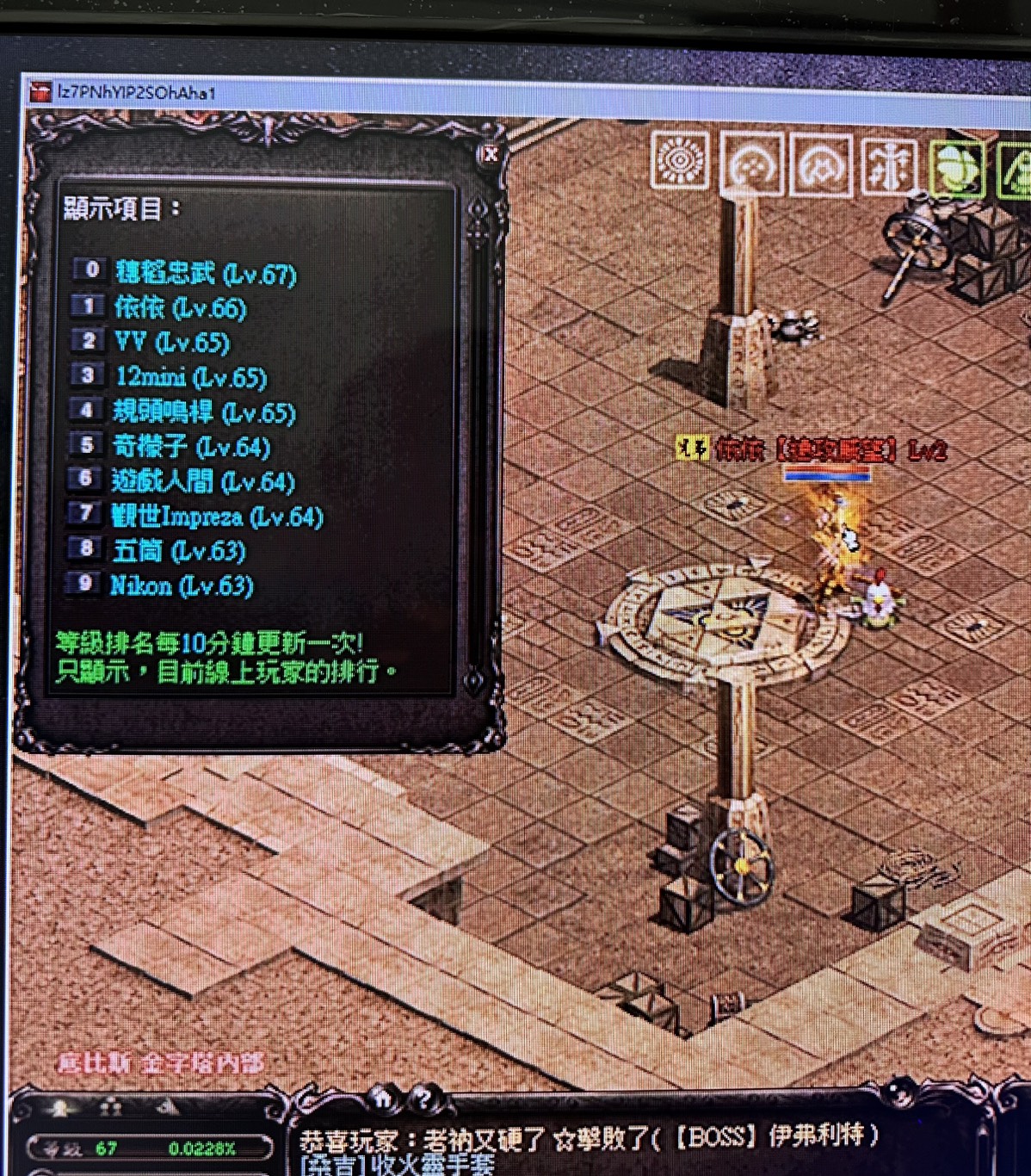Choose the 依依 (Lv.66) ranking row
The width and height of the screenshot is (1031, 1176).
point(180,308)
